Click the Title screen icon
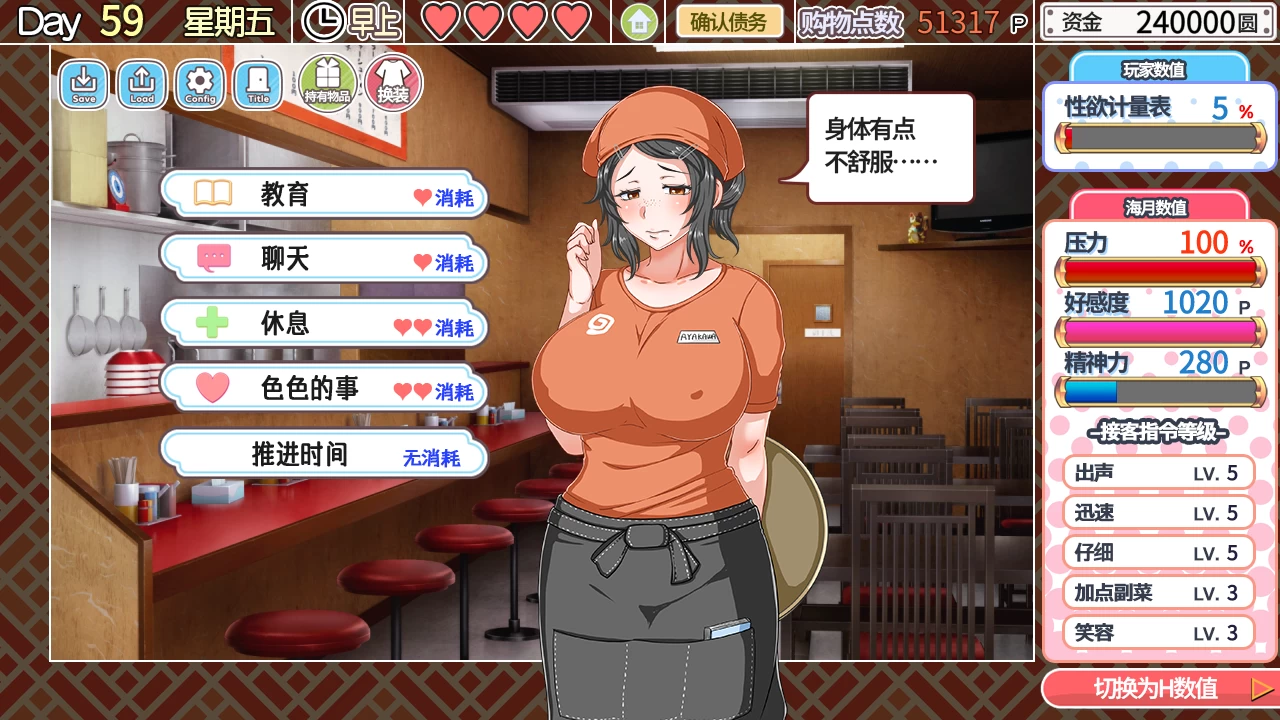Viewport: 1280px width, 720px height. [x=257, y=85]
